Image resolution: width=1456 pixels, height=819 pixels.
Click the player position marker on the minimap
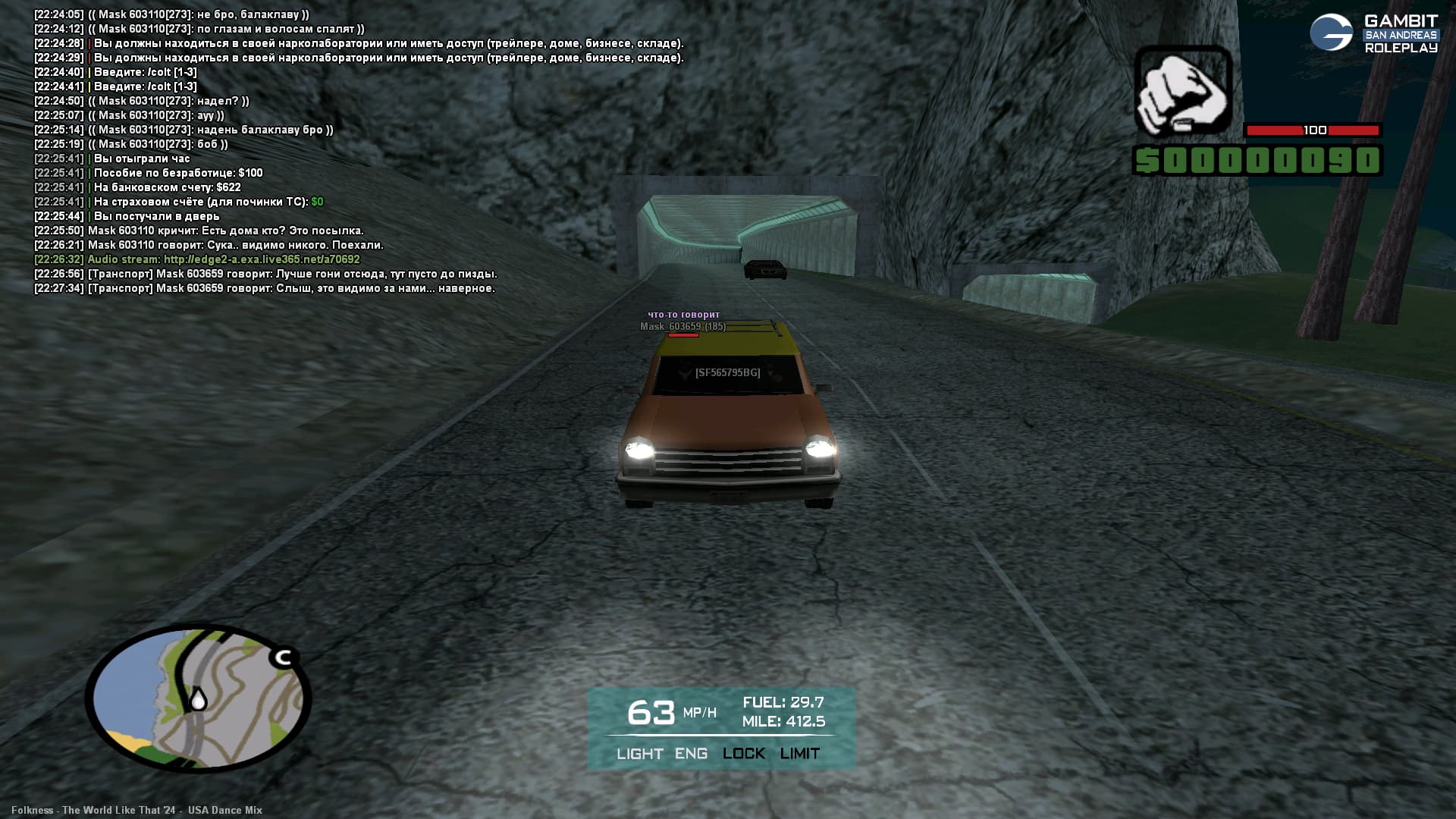[198, 698]
